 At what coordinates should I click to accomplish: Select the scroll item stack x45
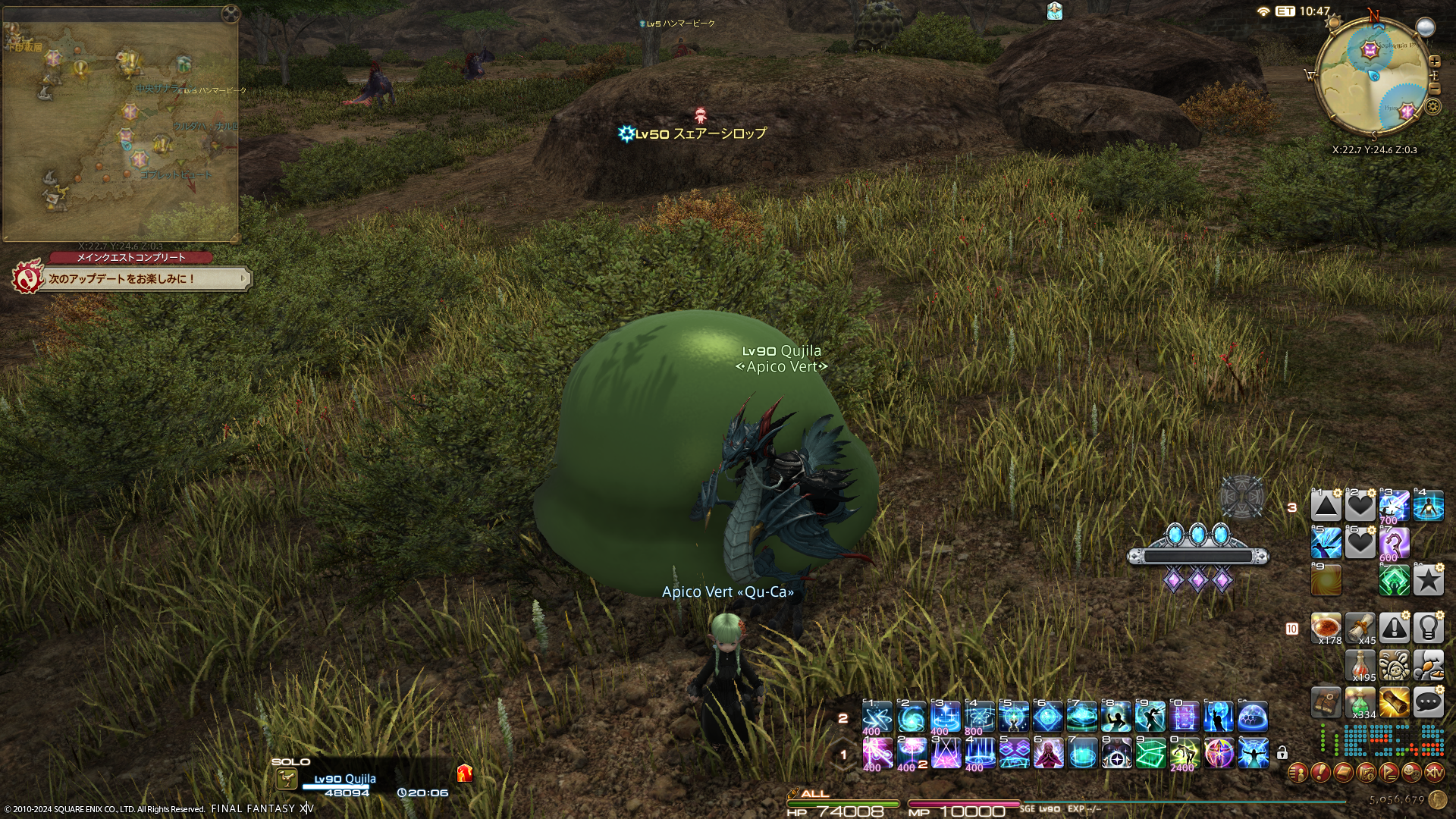point(1360,628)
